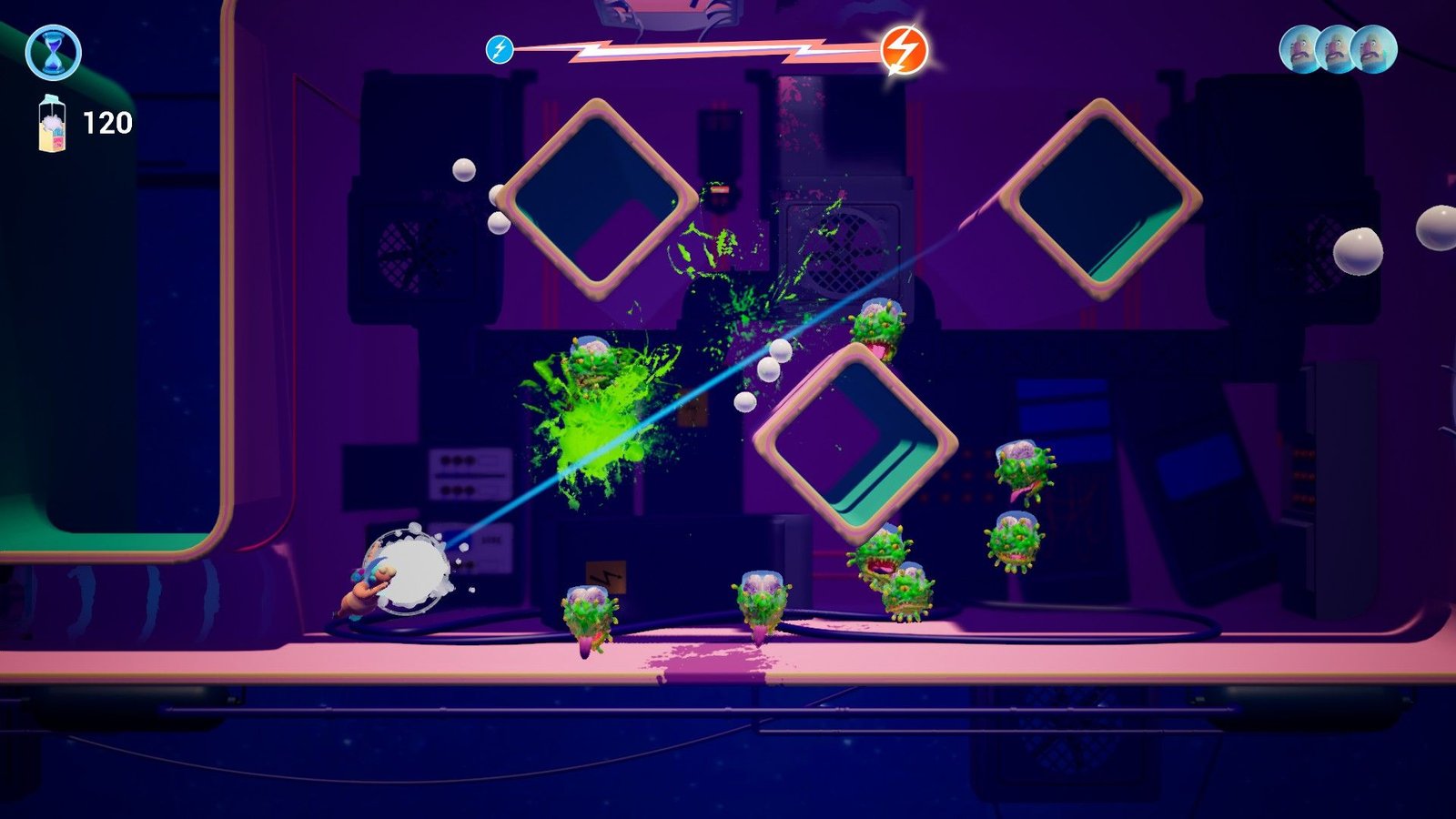Activate the orange lightning bolt power icon

click(x=904, y=49)
